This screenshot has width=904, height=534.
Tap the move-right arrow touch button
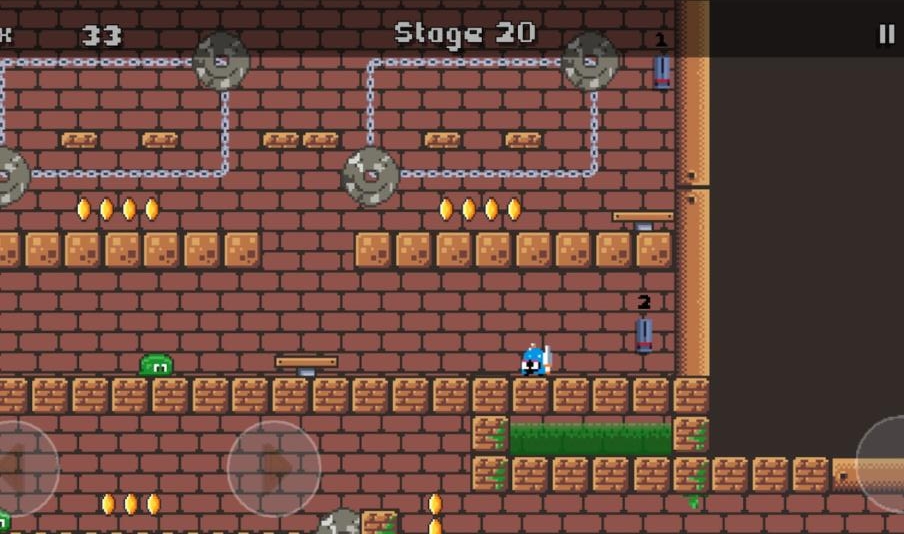coord(273,467)
